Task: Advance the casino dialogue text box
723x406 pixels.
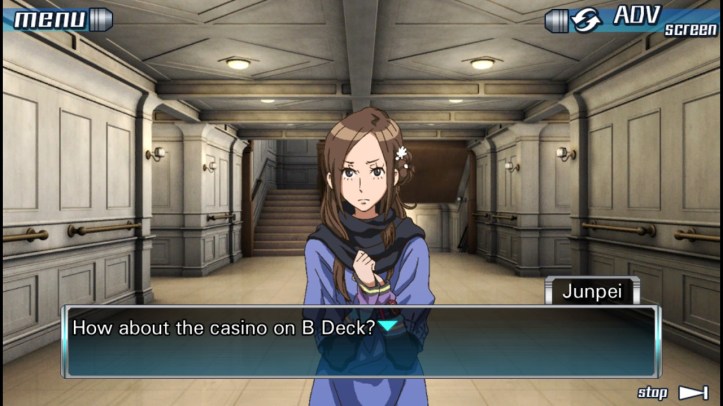Action: pyautogui.click(x=360, y=340)
